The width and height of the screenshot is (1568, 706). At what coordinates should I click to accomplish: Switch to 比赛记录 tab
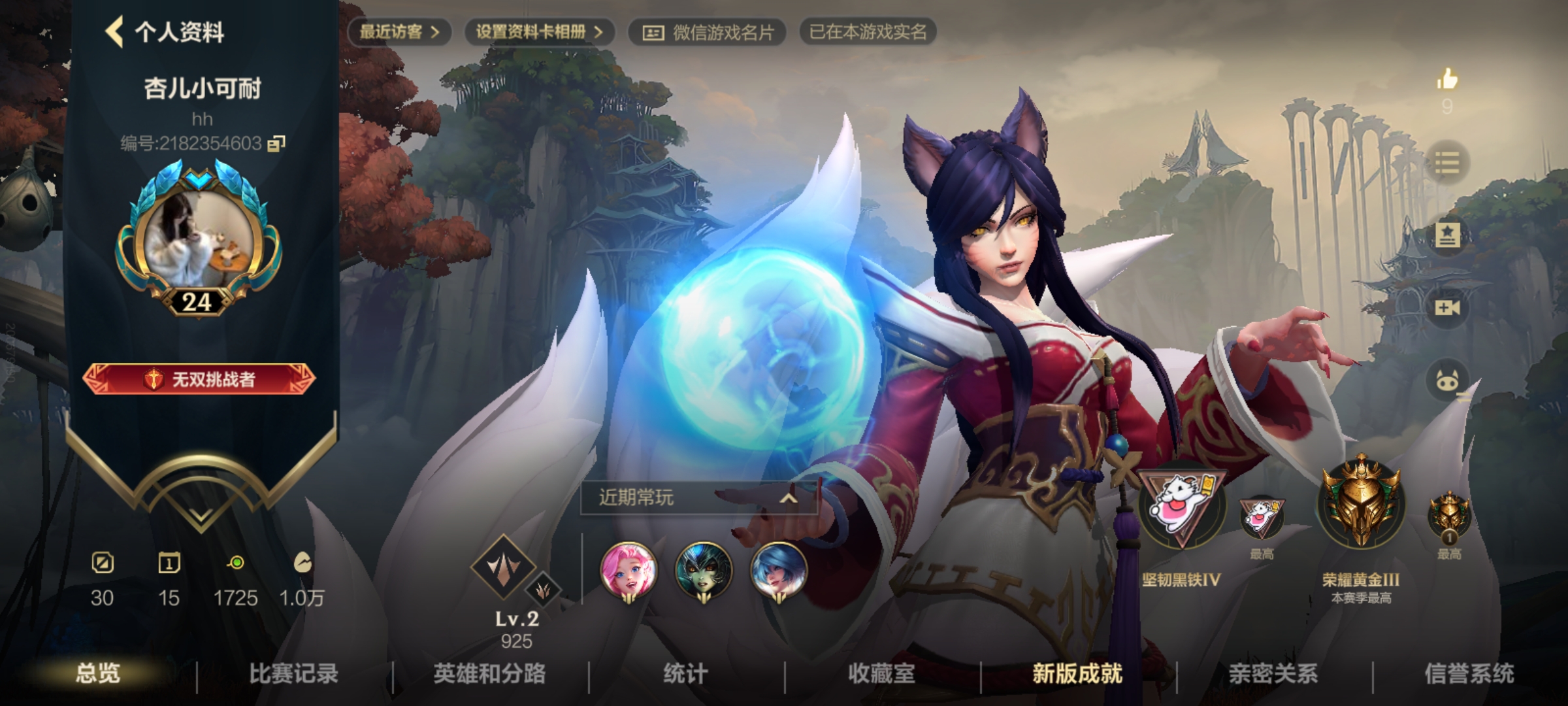293,673
